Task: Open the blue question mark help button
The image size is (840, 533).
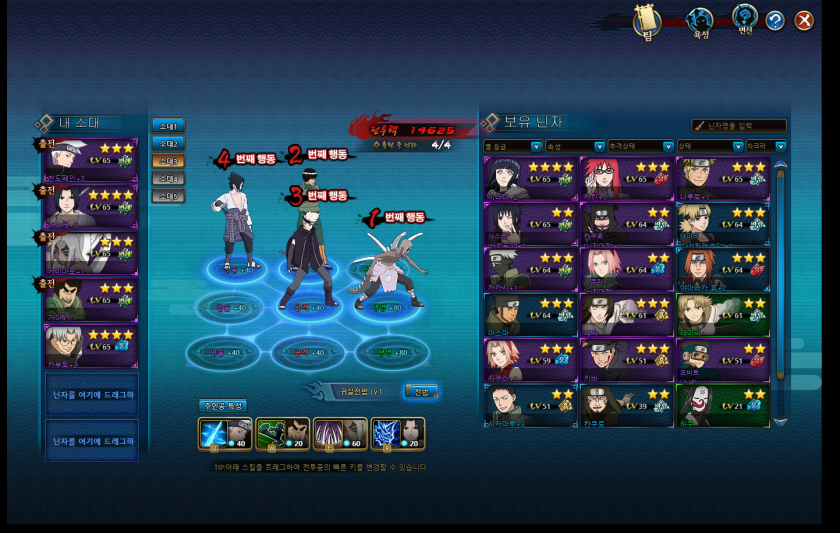Action: [775, 20]
